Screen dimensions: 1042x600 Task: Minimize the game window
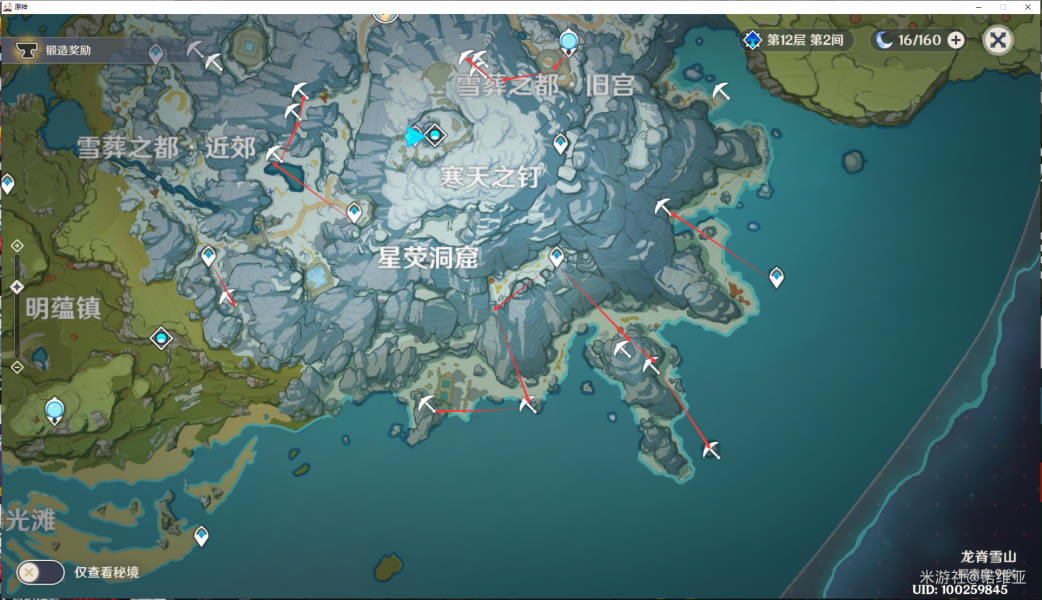tap(977, 6)
